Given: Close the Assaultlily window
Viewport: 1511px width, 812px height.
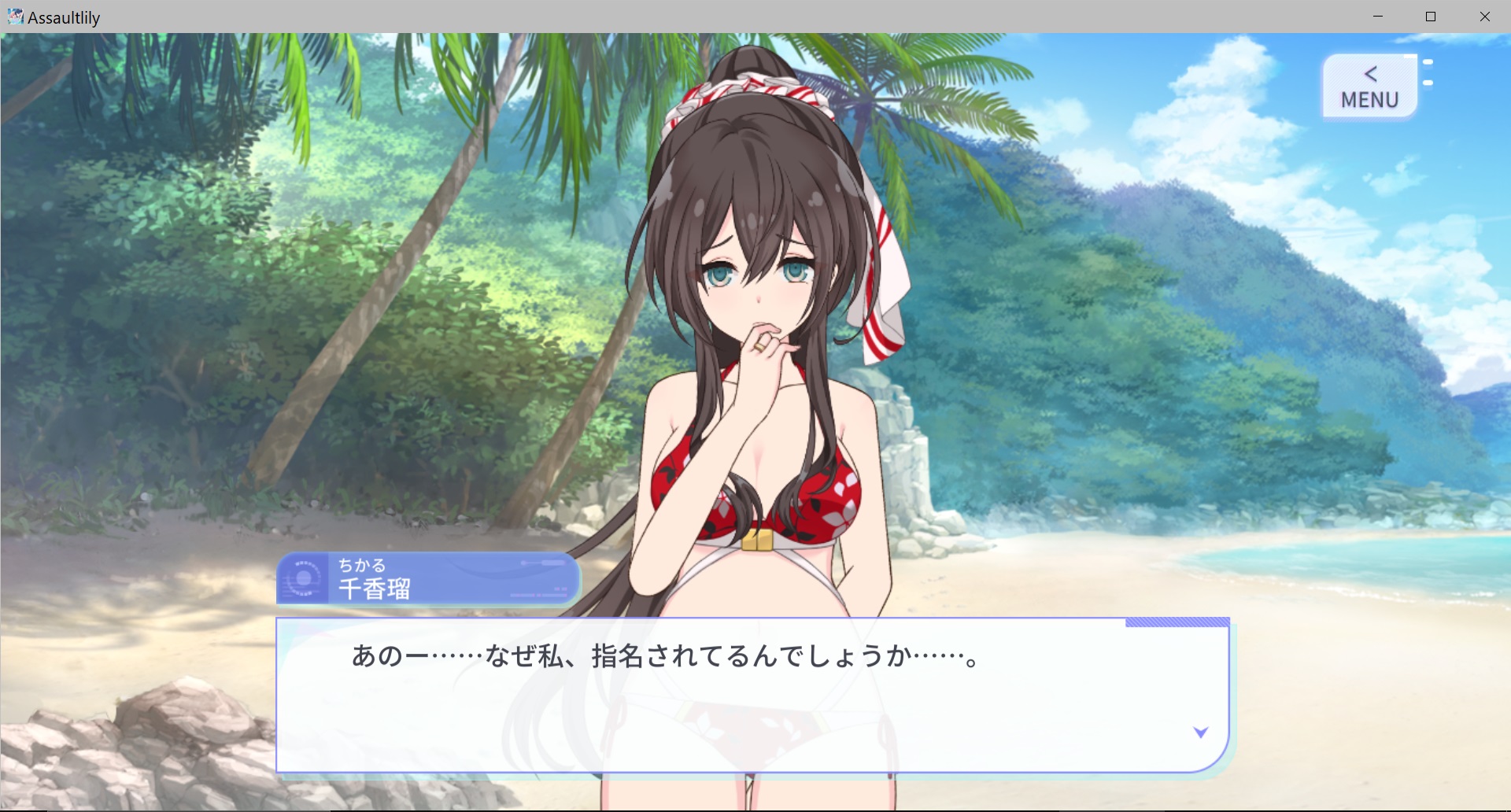Looking at the screenshot, I should click(x=1484, y=17).
